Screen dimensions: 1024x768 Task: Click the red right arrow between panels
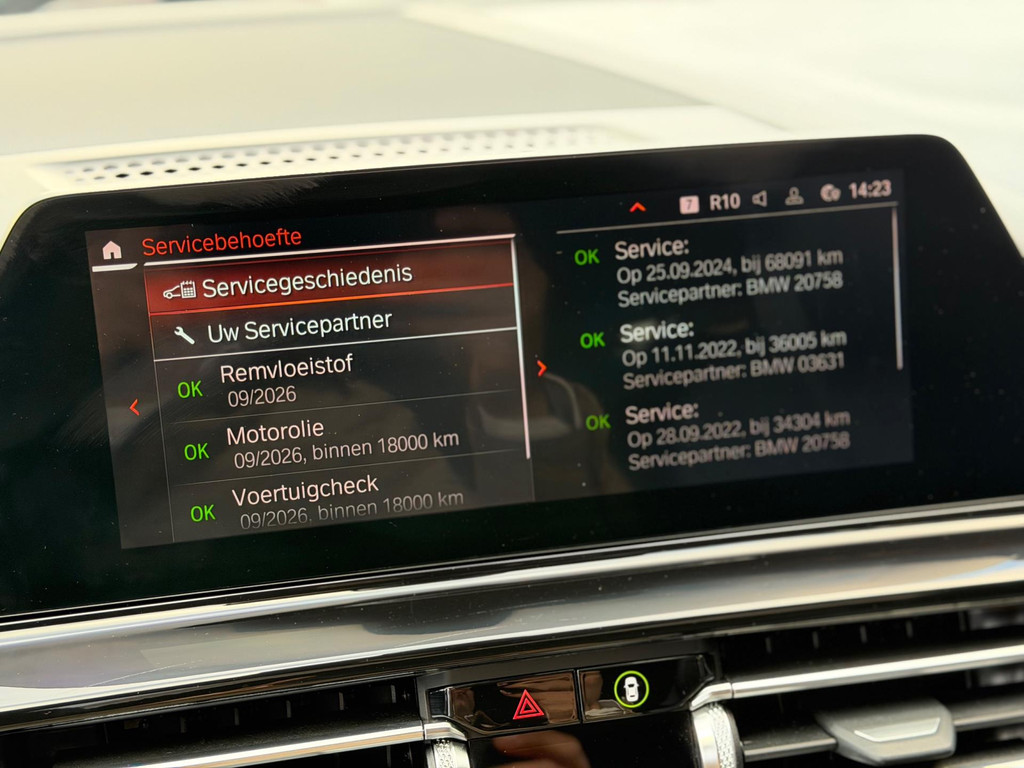pyautogui.click(x=541, y=367)
